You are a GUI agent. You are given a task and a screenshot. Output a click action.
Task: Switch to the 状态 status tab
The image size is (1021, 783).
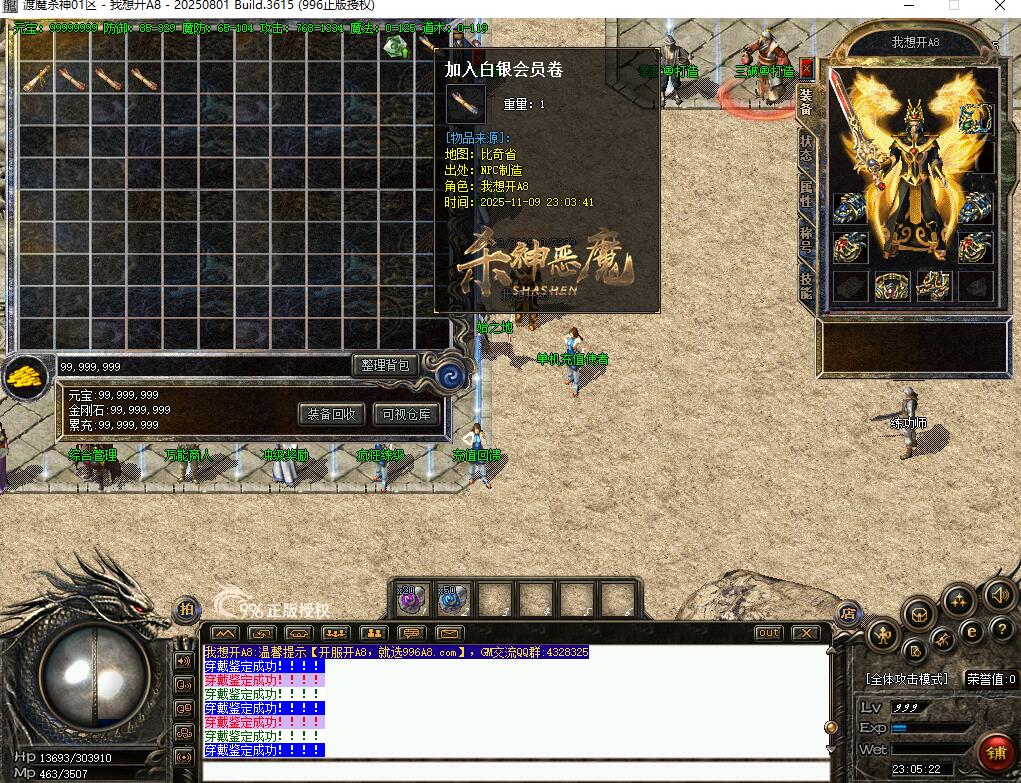[806, 149]
